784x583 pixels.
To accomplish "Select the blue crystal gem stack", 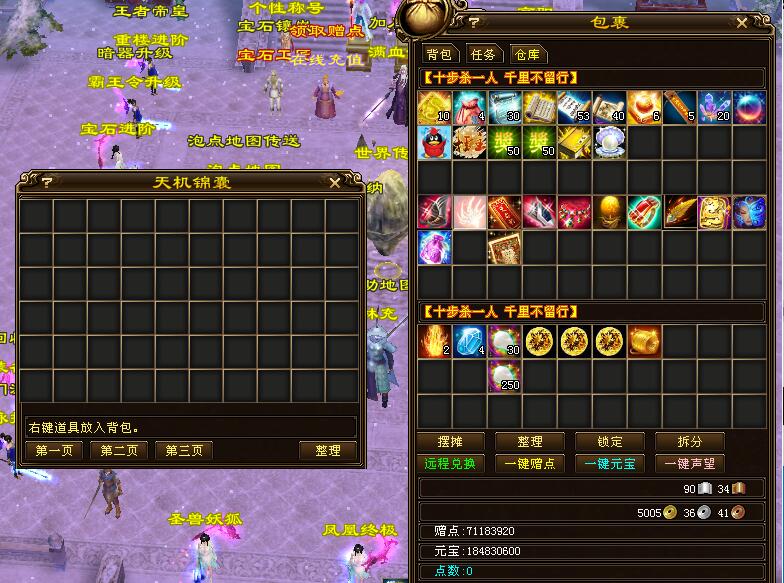I will click(469, 342).
